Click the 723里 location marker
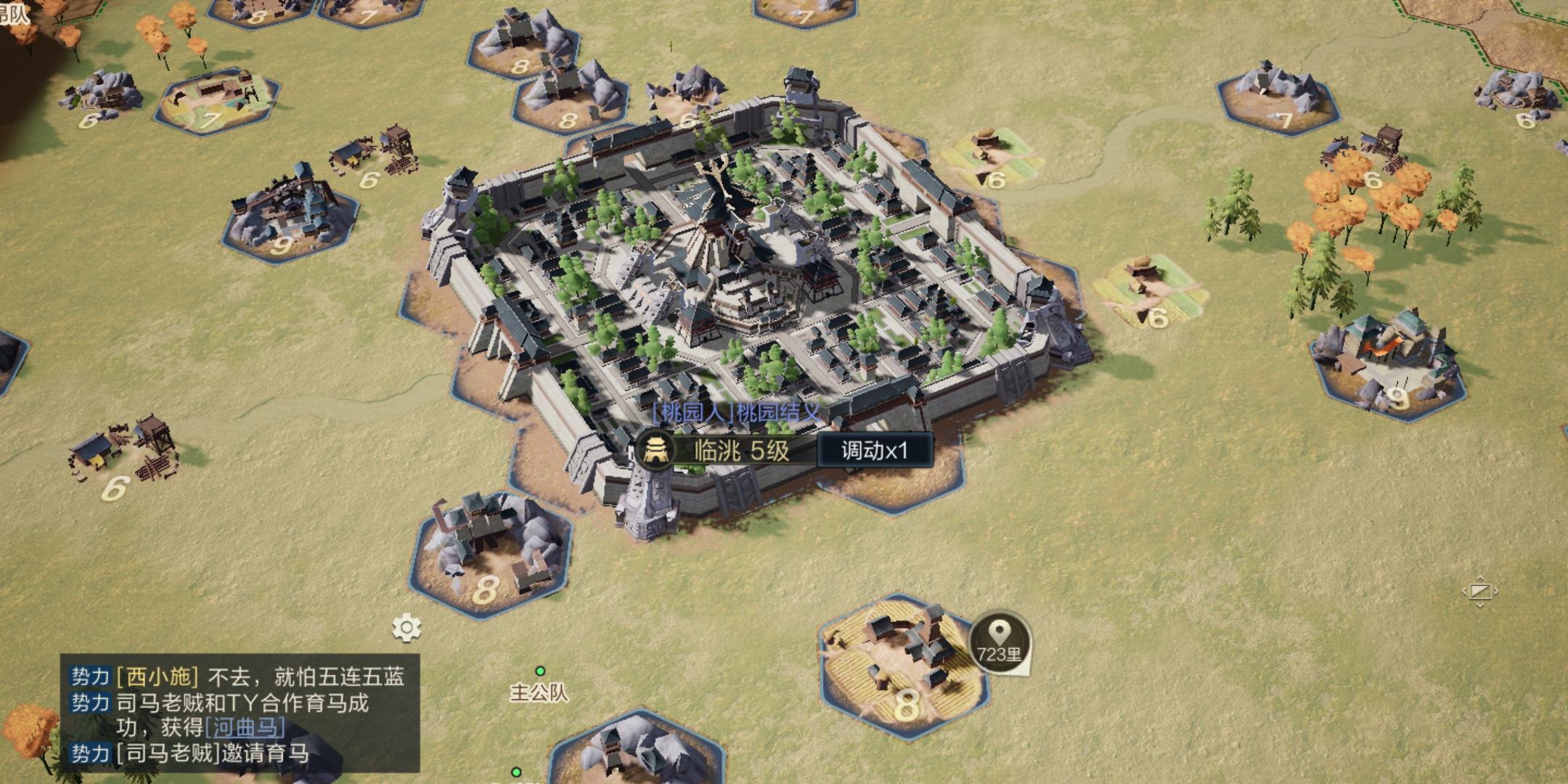The height and width of the screenshot is (784, 1568). [999, 642]
